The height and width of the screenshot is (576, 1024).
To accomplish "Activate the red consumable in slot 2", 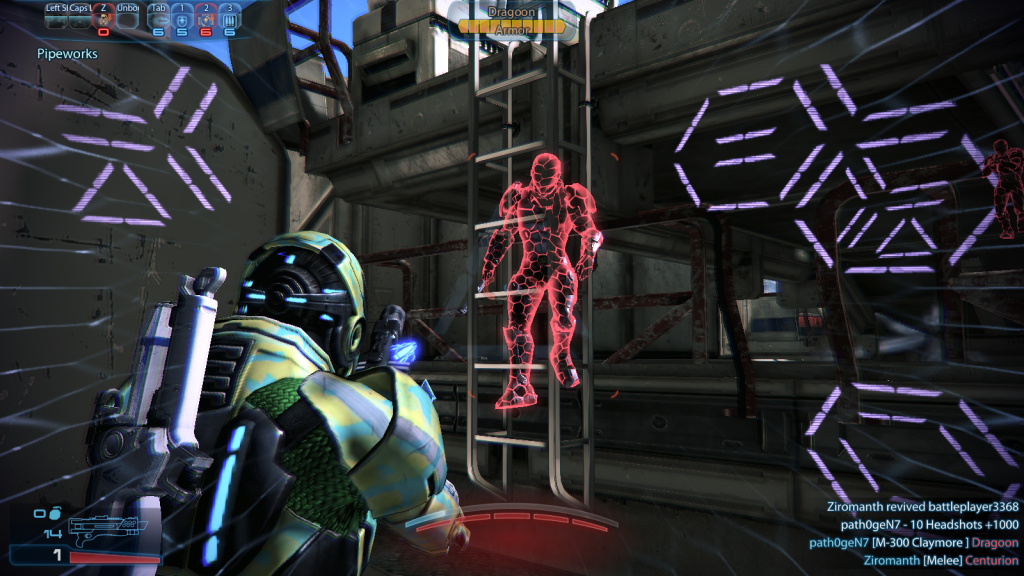I will pyautogui.click(x=205, y=20).
